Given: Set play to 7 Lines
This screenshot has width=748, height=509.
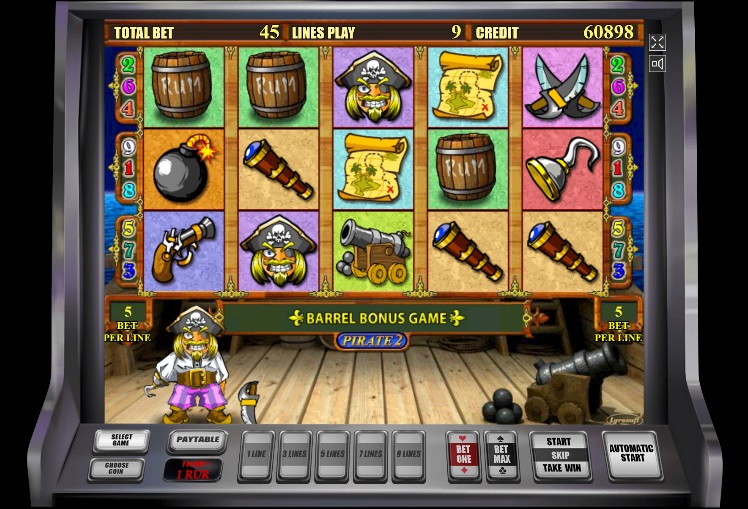Looking at the screenshot, I should (x=370, y=453).
